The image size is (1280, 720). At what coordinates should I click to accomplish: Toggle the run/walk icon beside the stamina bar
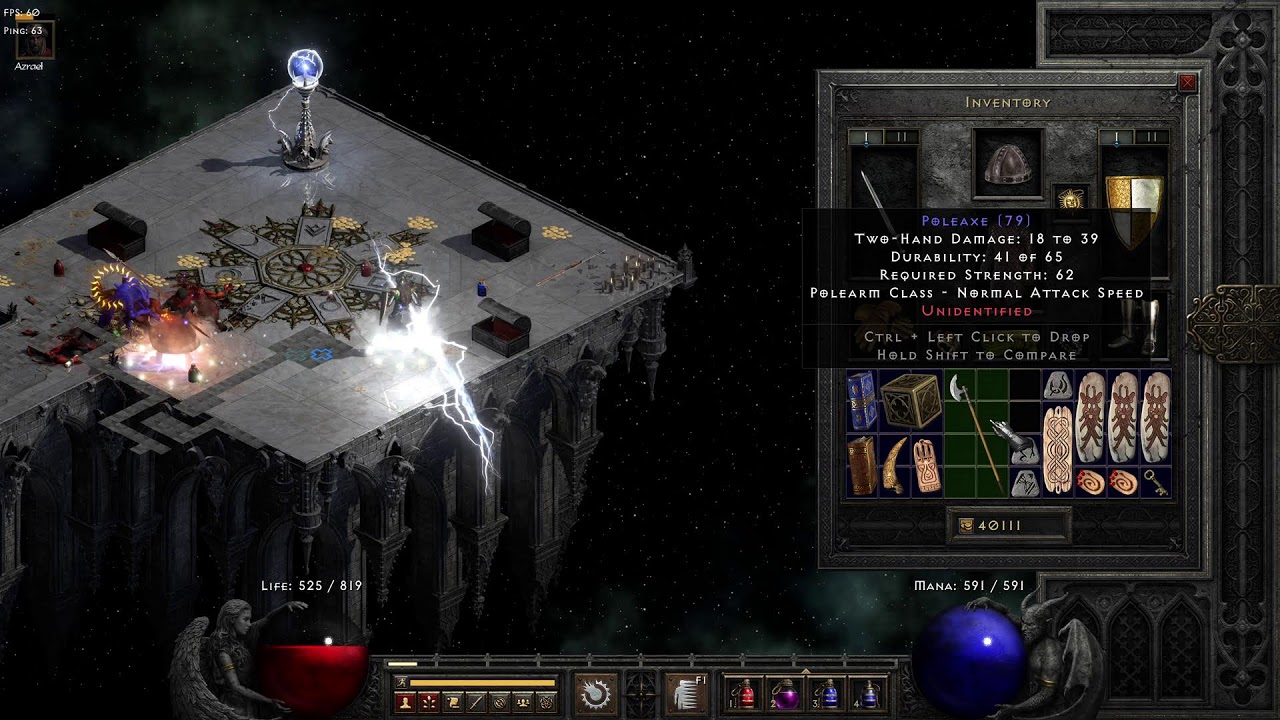(401, 683)
